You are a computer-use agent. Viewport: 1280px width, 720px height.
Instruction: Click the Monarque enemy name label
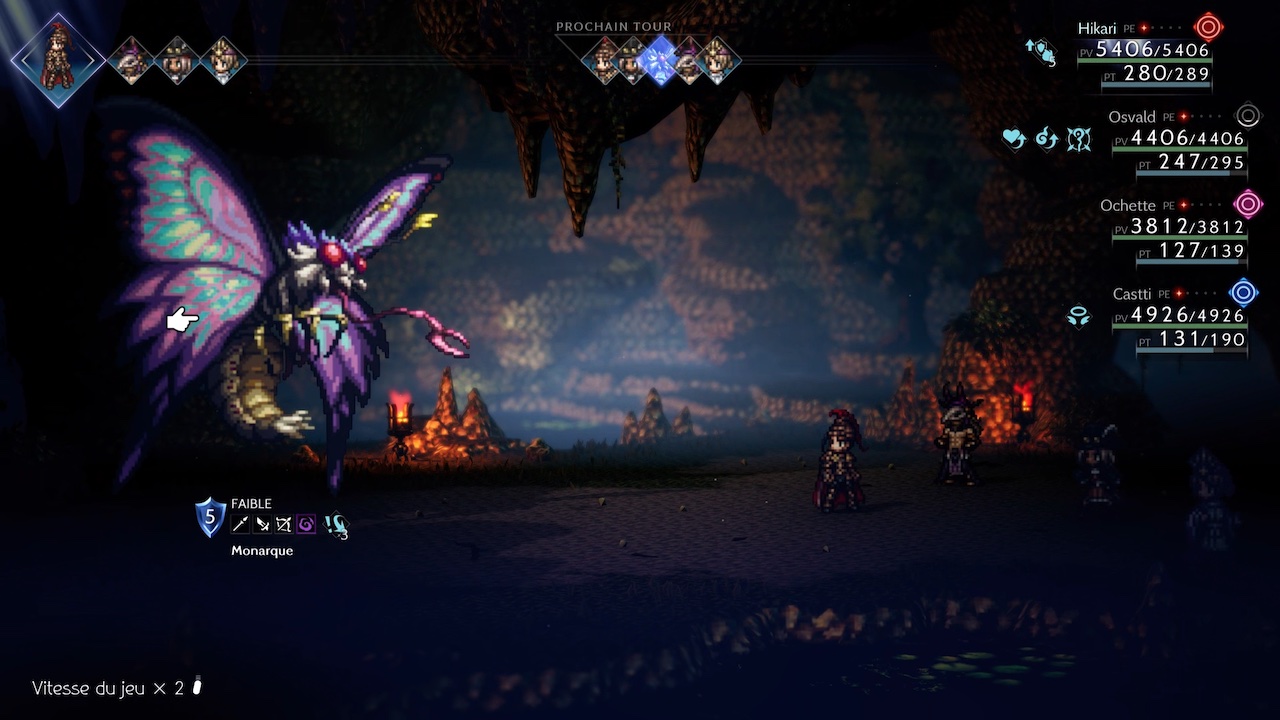pyautogui.click(x=262, y=550)
